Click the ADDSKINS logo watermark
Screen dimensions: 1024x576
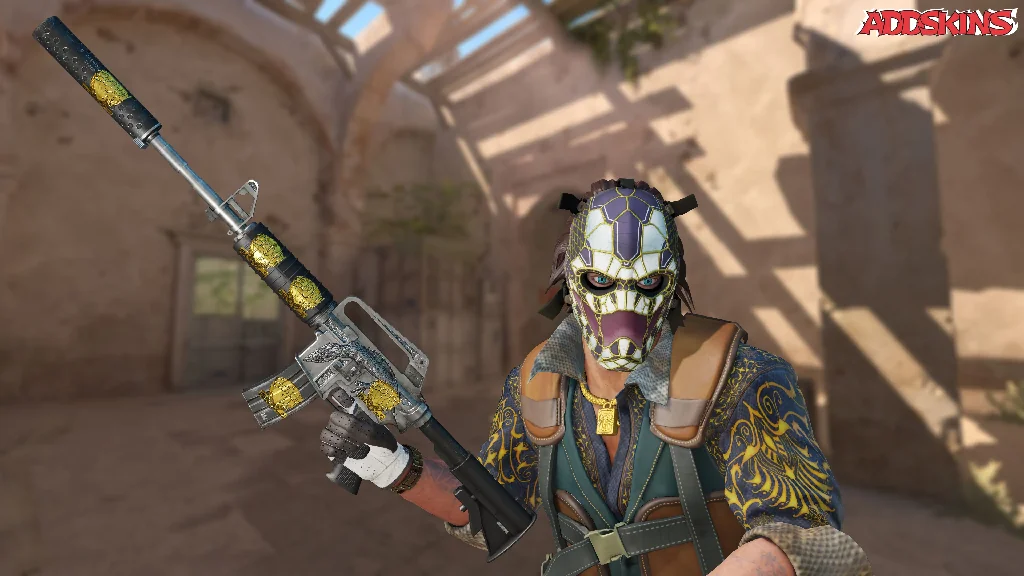click(937, 23)
